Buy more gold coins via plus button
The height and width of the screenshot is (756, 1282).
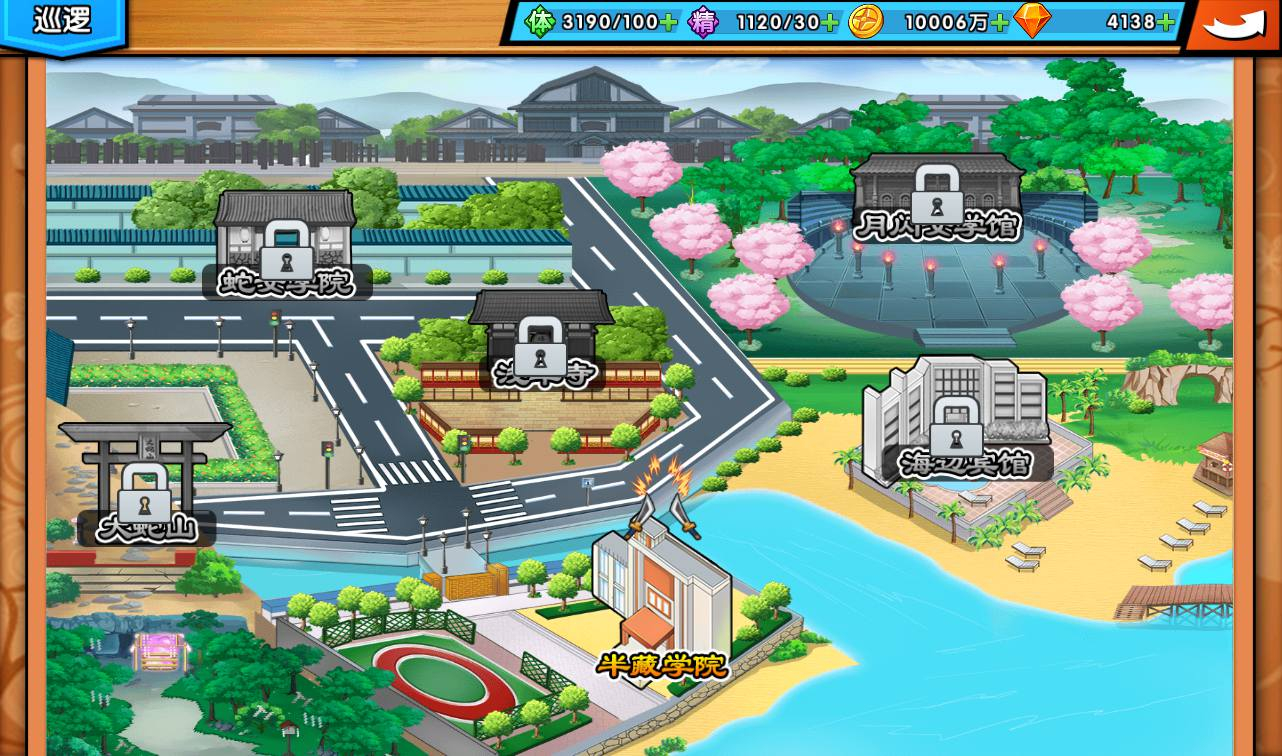pos(999,22)
